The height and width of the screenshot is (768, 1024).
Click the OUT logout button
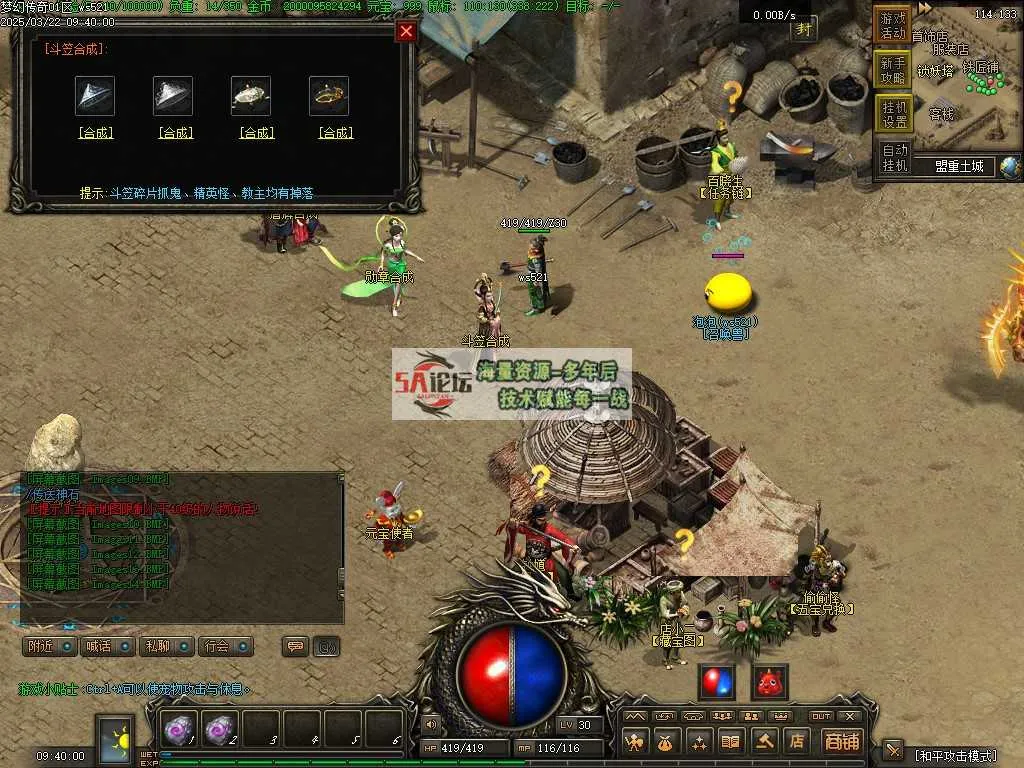[x=820, y=716]
